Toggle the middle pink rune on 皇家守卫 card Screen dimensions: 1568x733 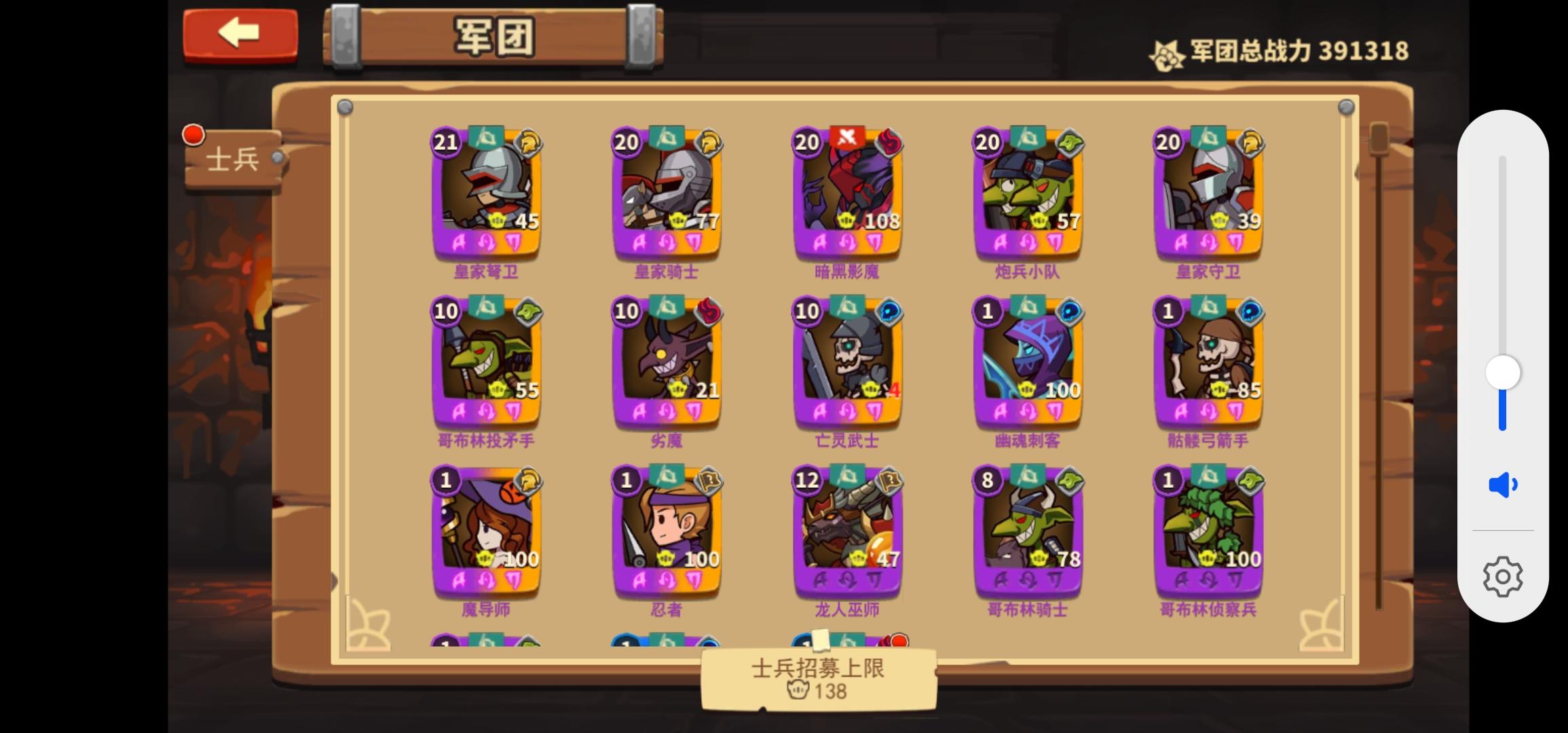tap(1208, 241)
